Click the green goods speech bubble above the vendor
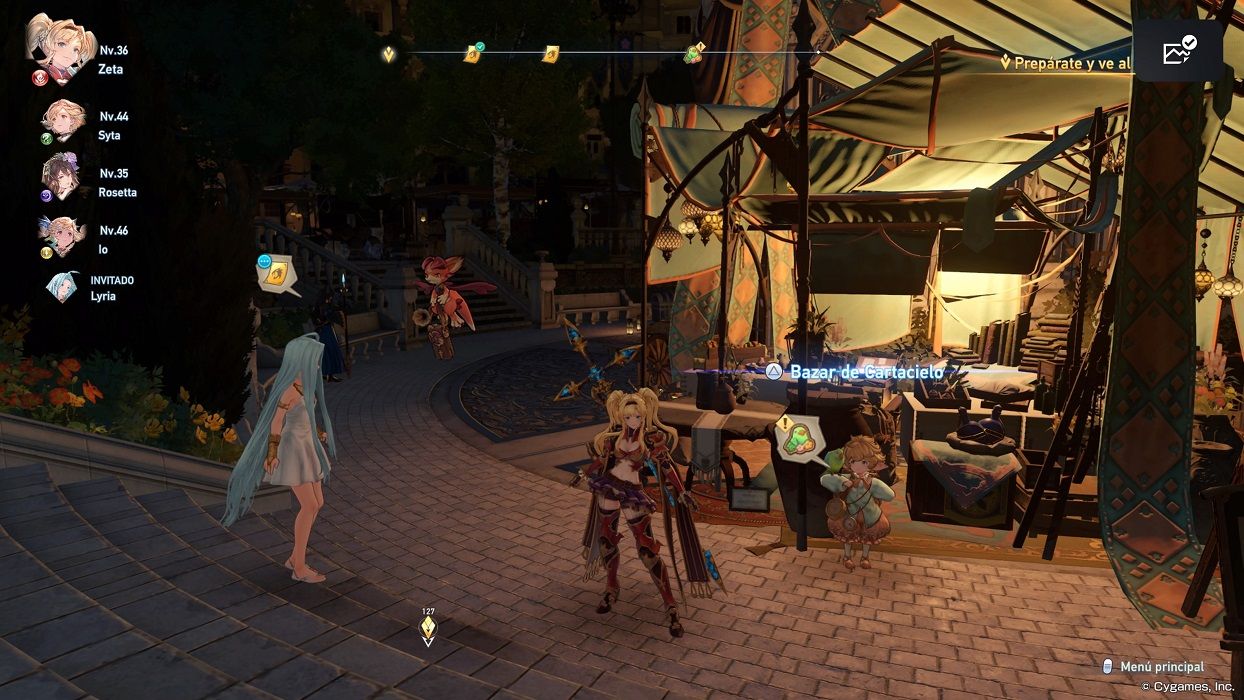Image resolution: width=1244 pixels, height=700 pixels. pos(800,439)
